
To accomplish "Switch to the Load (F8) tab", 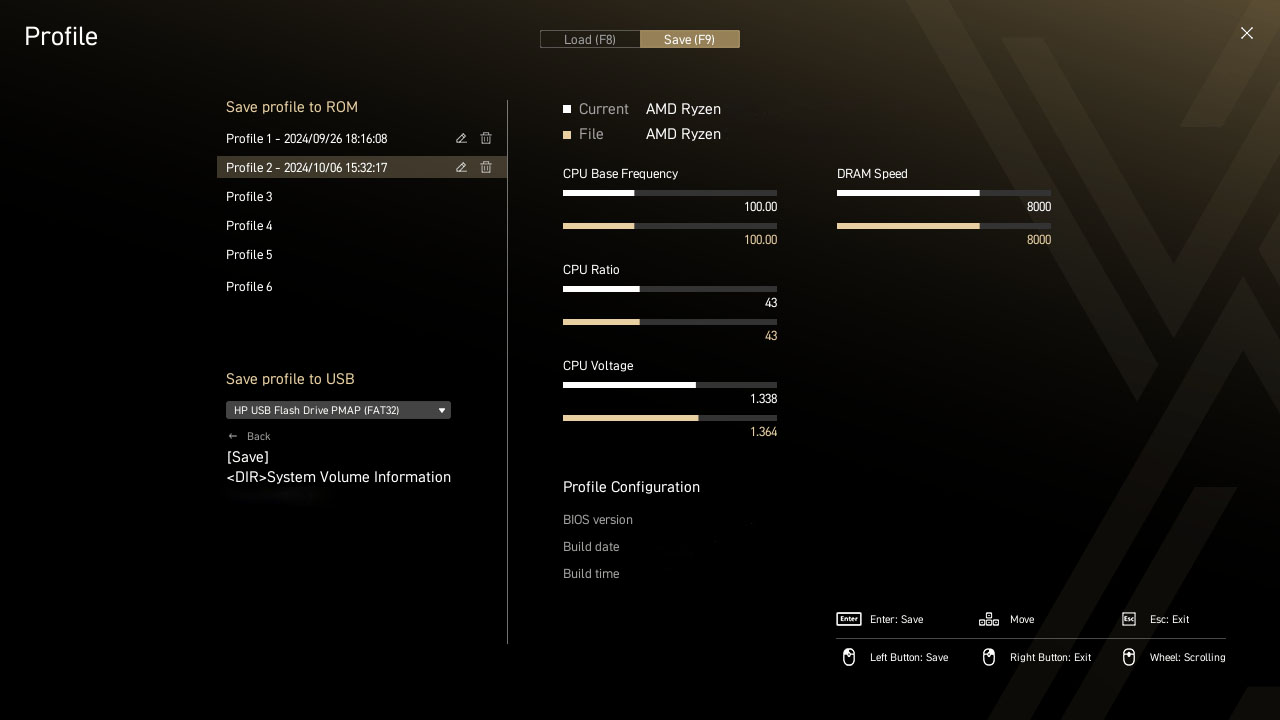I will tap(590, 40).
